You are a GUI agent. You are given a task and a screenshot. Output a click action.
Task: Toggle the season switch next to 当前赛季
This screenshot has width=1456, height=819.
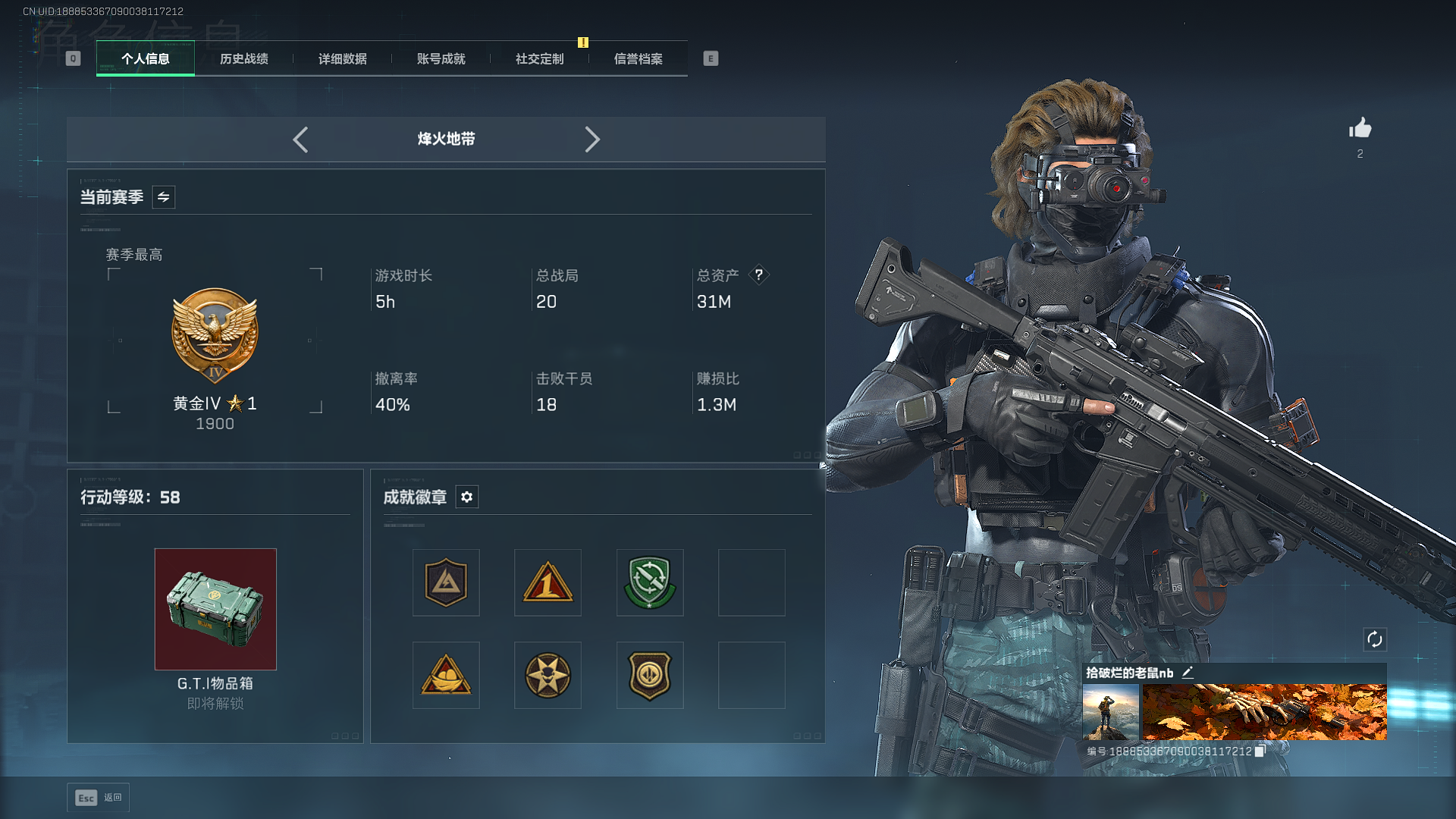coord(163,197)
